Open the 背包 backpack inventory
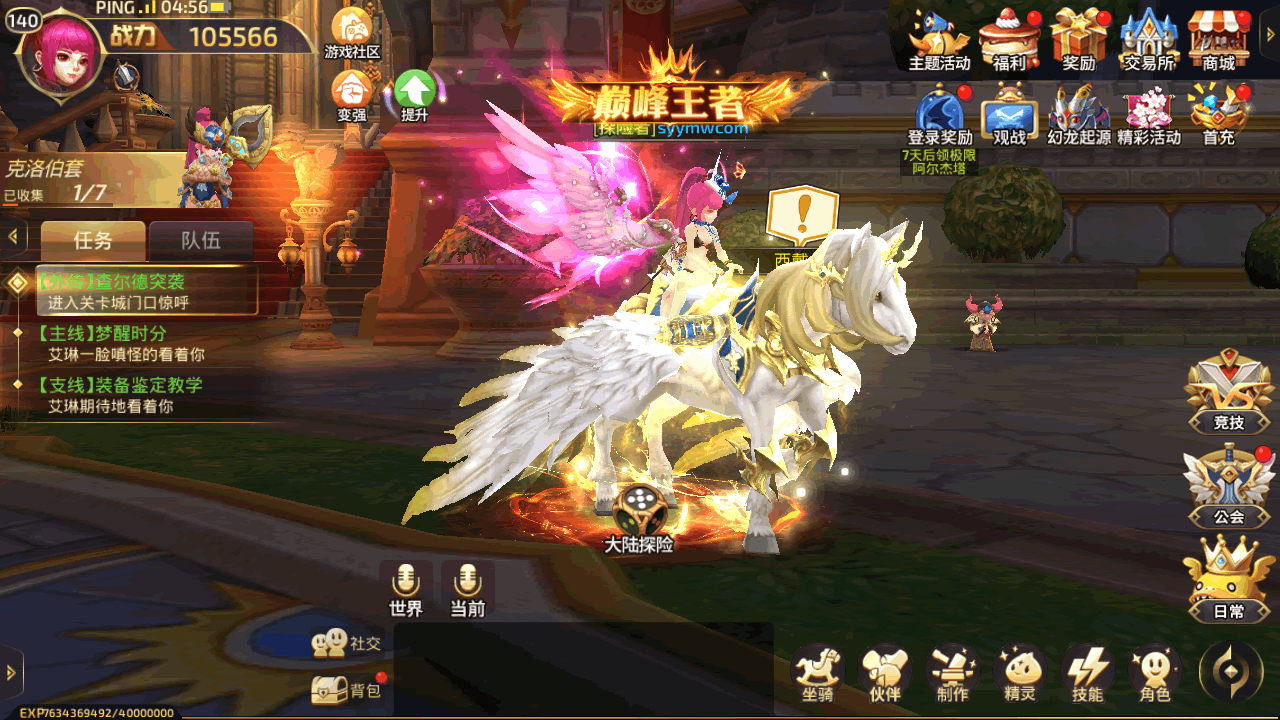 (350, 688)
